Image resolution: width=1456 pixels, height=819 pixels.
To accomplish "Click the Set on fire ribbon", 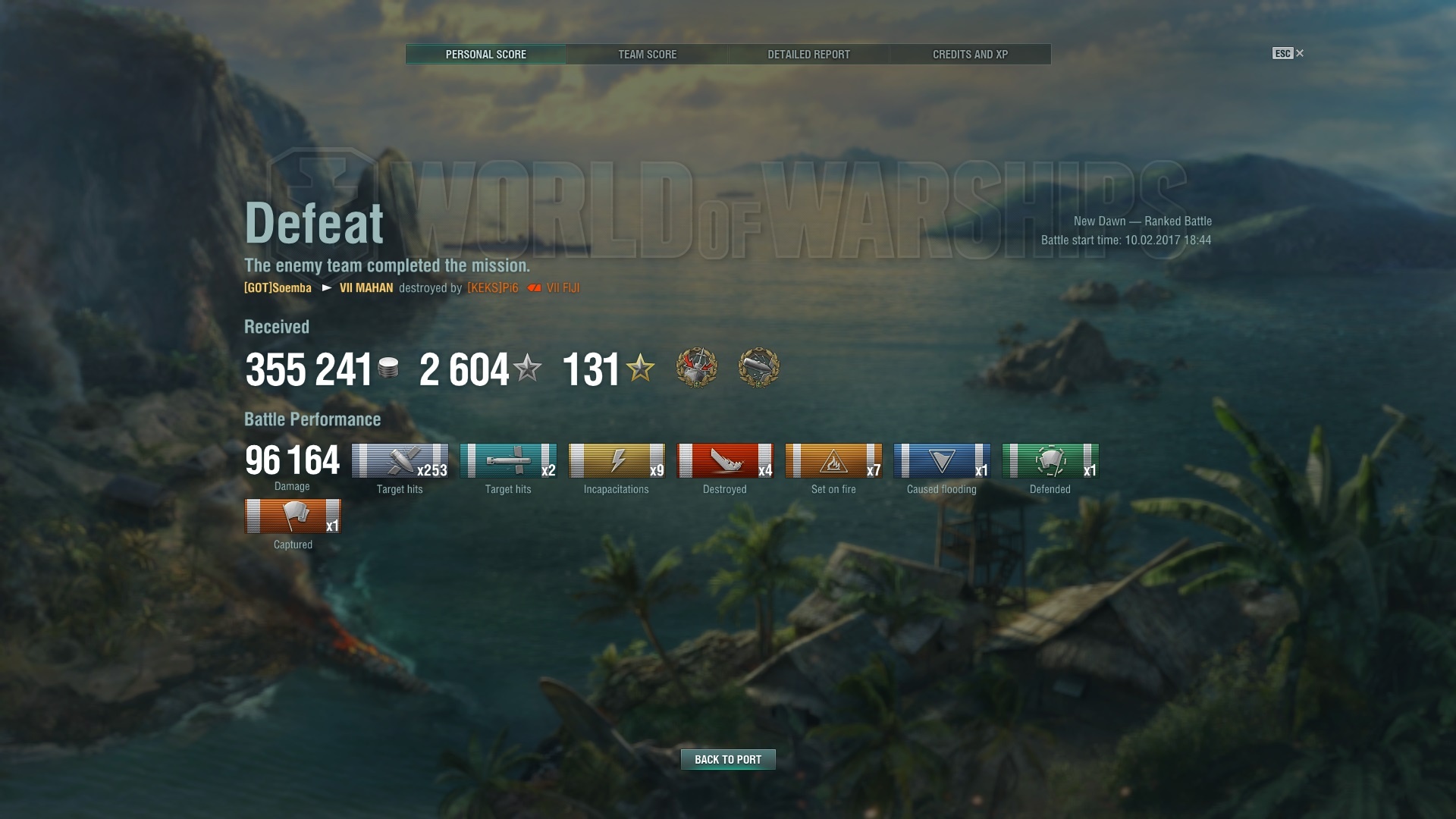I will click(833, 461).
